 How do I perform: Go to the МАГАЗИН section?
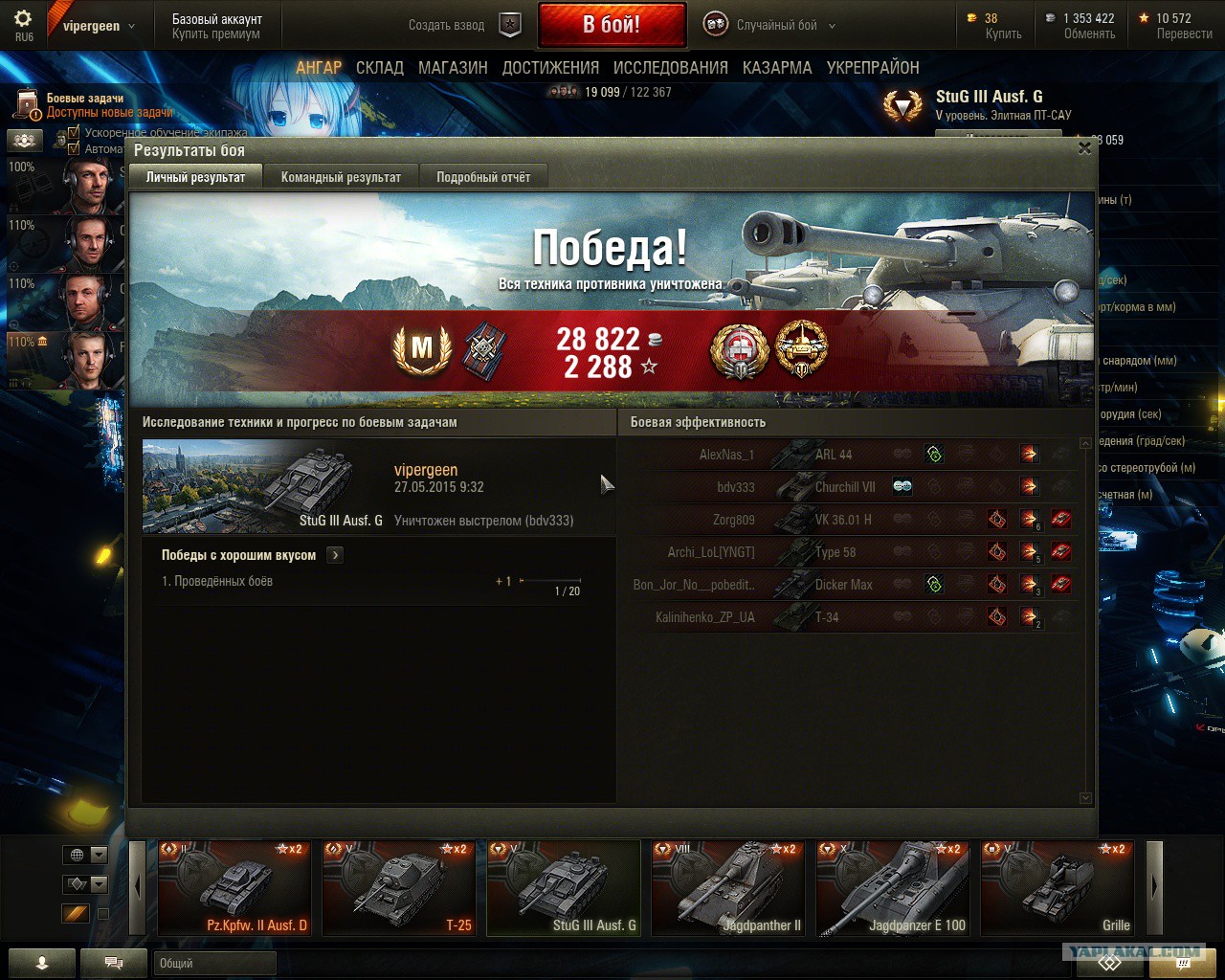(x=453, y=68)
